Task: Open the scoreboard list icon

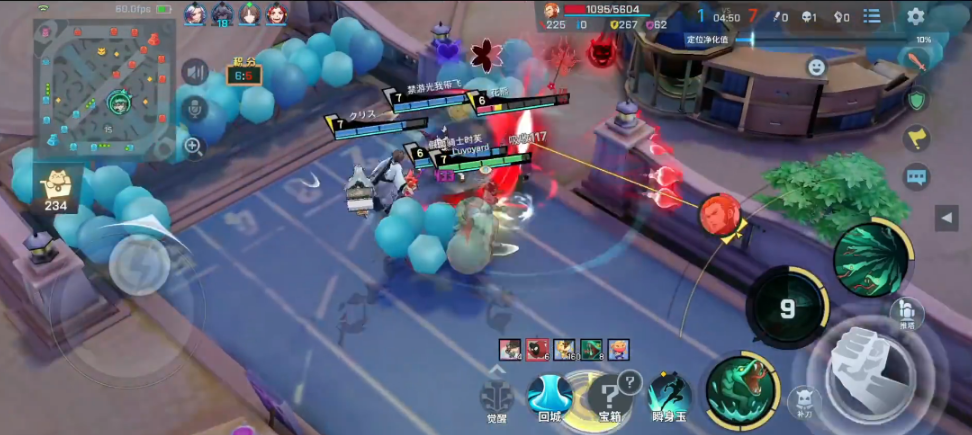Action: [872, 16]
